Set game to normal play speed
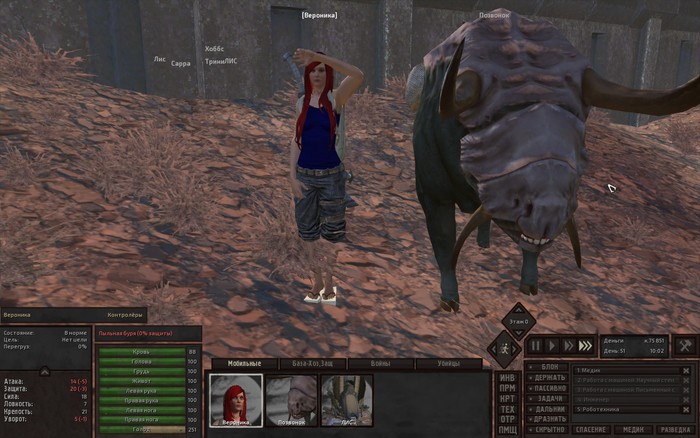The height and width of the screenshot is (438, 700). point(553,345)
